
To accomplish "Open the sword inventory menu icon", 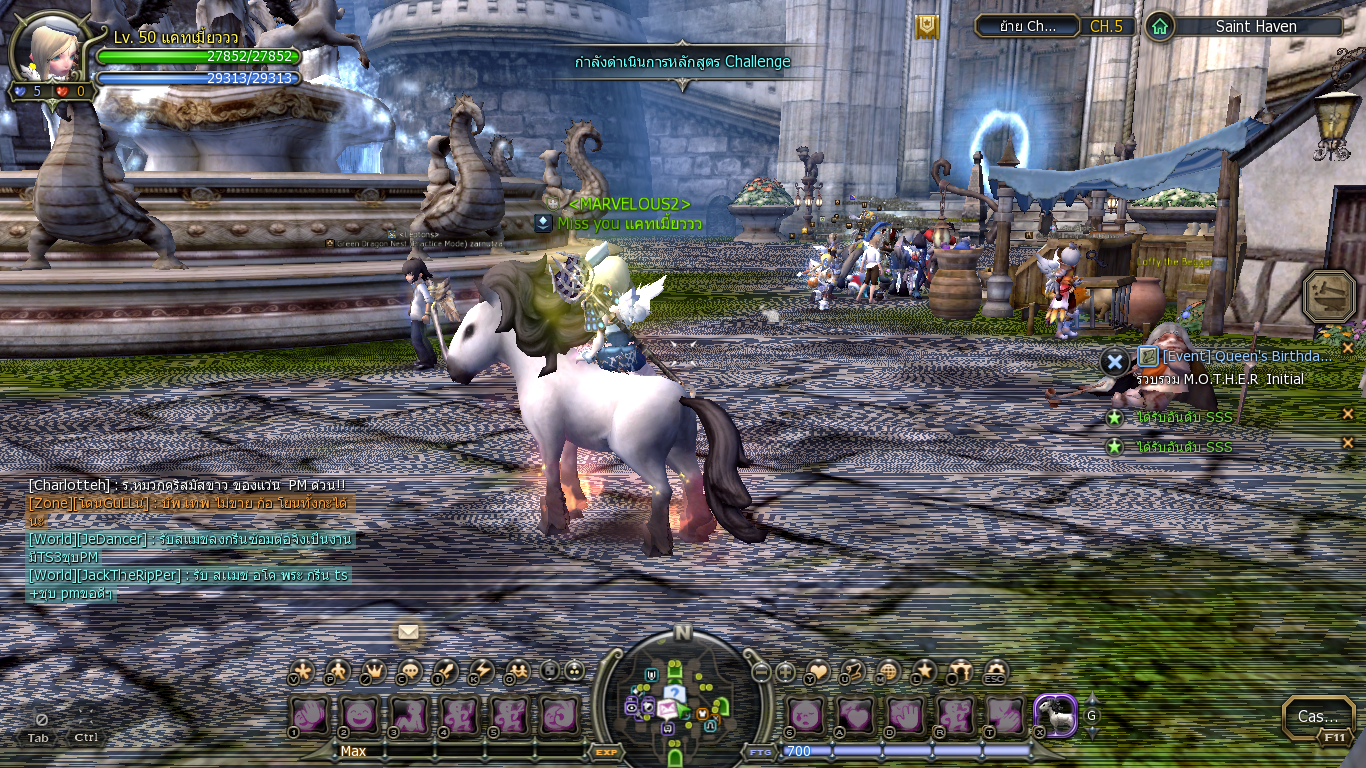I will (x=446, y=671).
